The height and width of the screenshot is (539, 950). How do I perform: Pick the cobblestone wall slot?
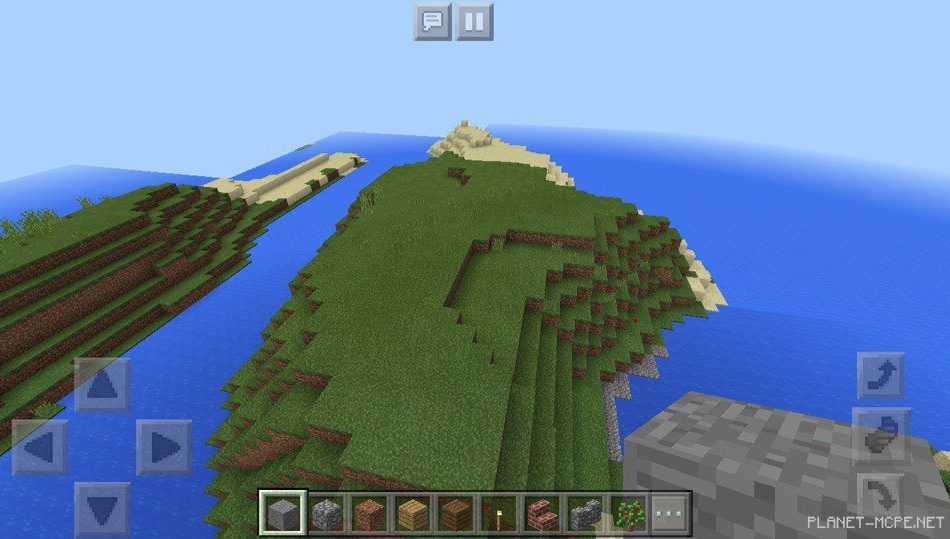(x=584, y=514)
